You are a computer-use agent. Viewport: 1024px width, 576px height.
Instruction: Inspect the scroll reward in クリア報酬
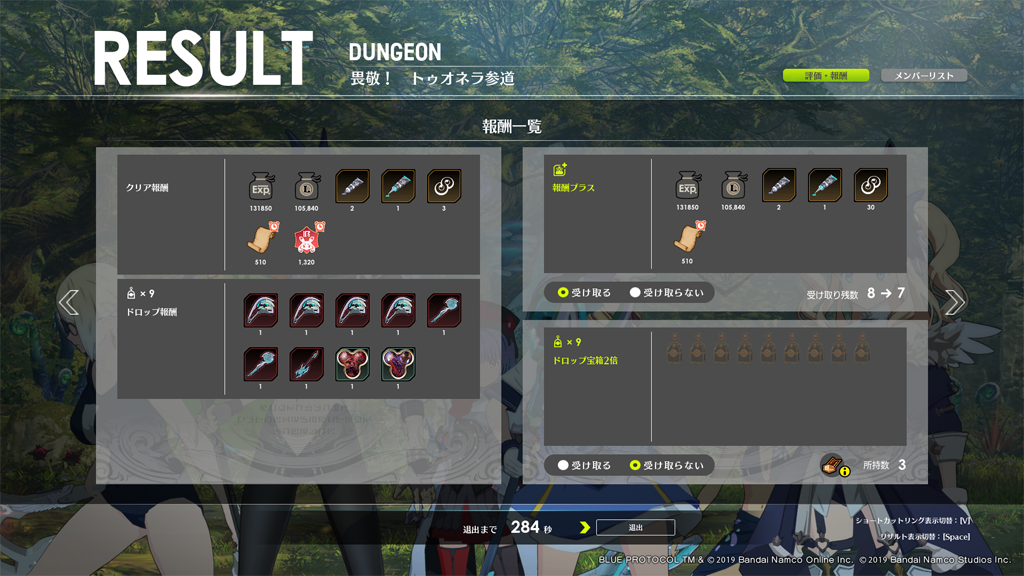[x=261, y=241]
